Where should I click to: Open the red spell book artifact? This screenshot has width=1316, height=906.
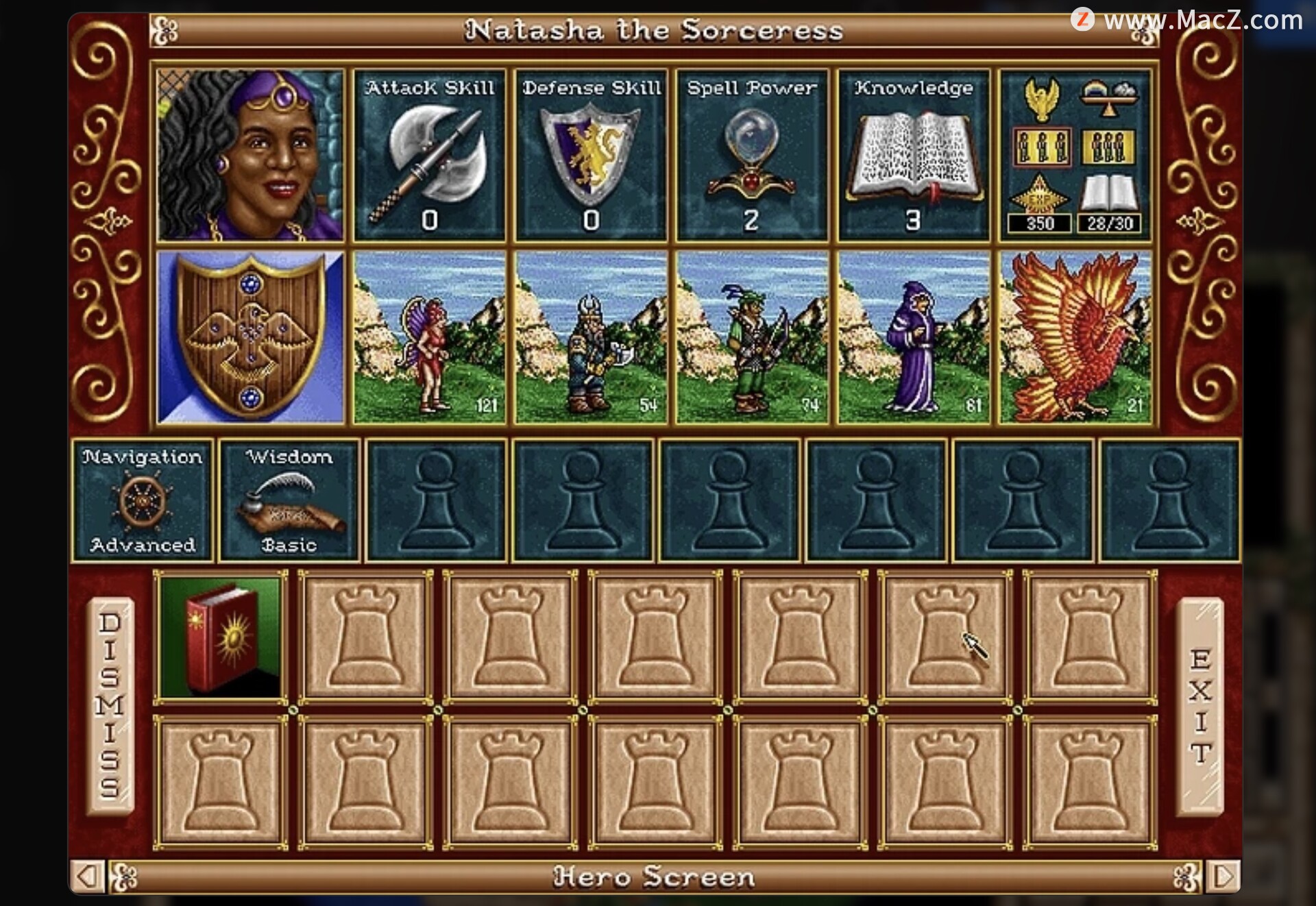coord(221,637)
